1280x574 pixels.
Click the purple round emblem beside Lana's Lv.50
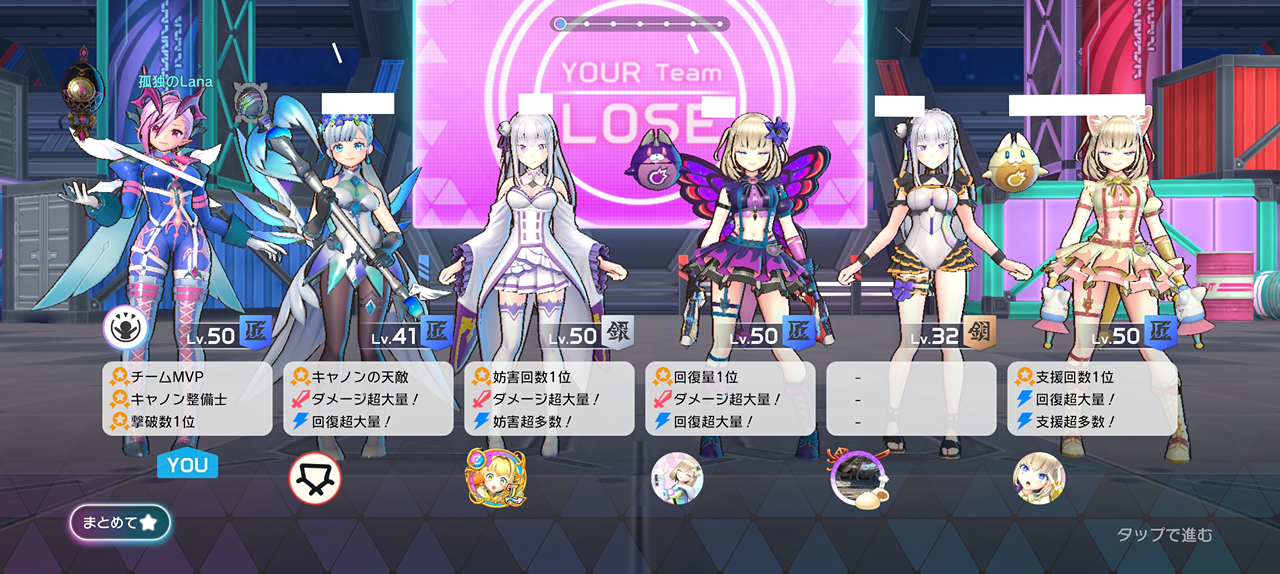pyautogui.click(x=127, y=327)
